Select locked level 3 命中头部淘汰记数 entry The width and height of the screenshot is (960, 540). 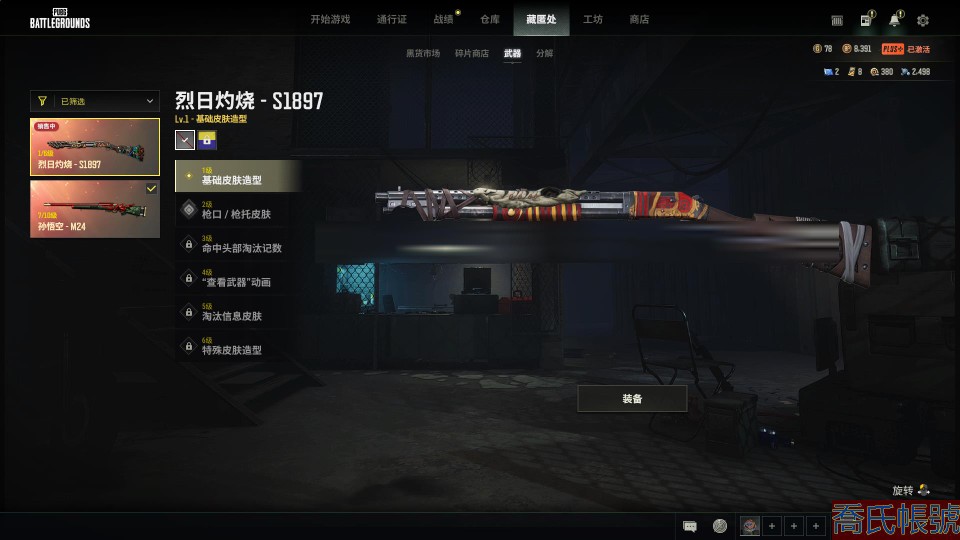(x=238, y=244)
